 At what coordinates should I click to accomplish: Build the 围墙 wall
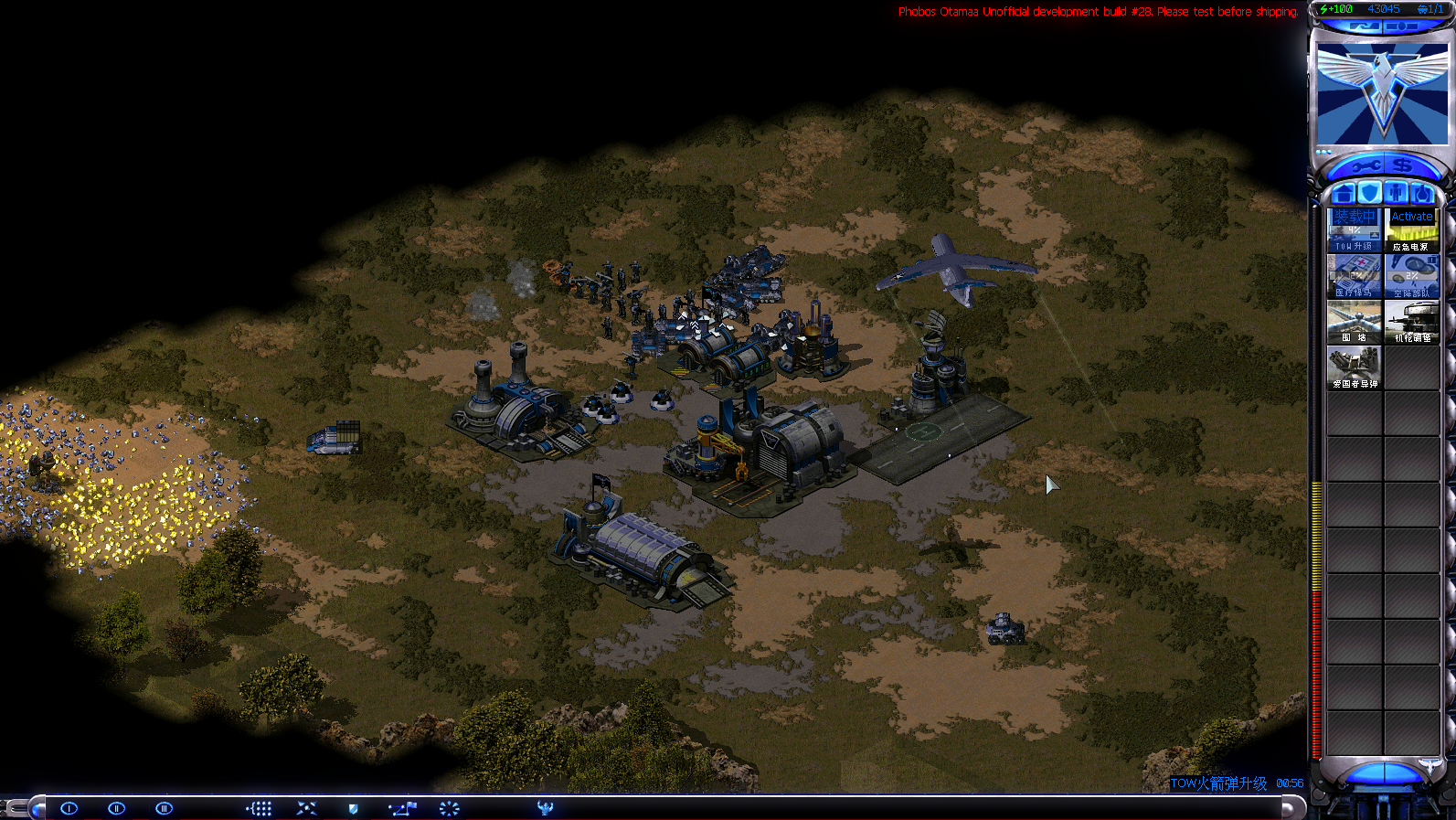[x=1354, y=321]
